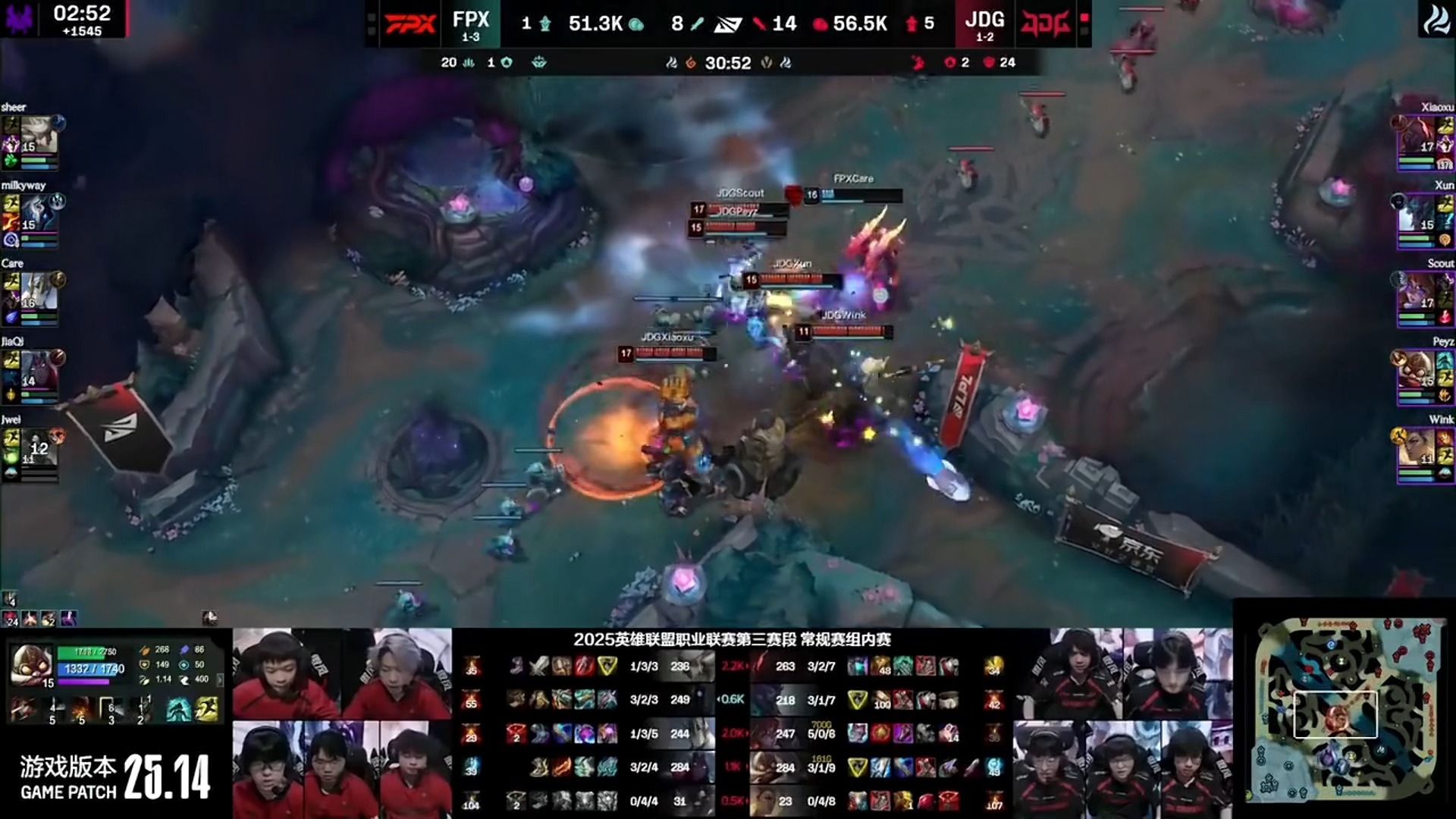This screenshot has height=819, width=1456.
Task: Select sheer's champion portrait
Action: 39,135
